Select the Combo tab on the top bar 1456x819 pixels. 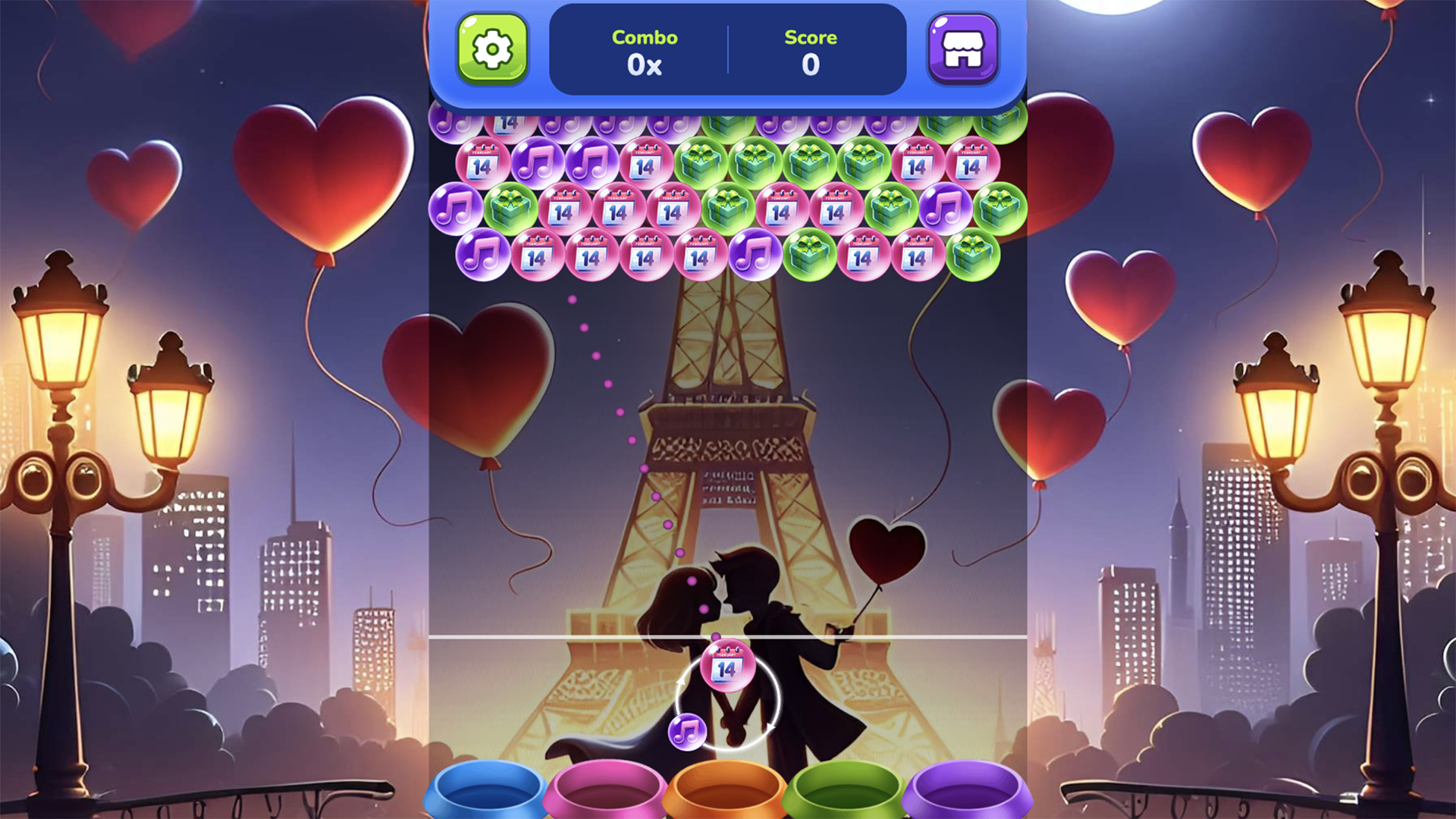645,38
